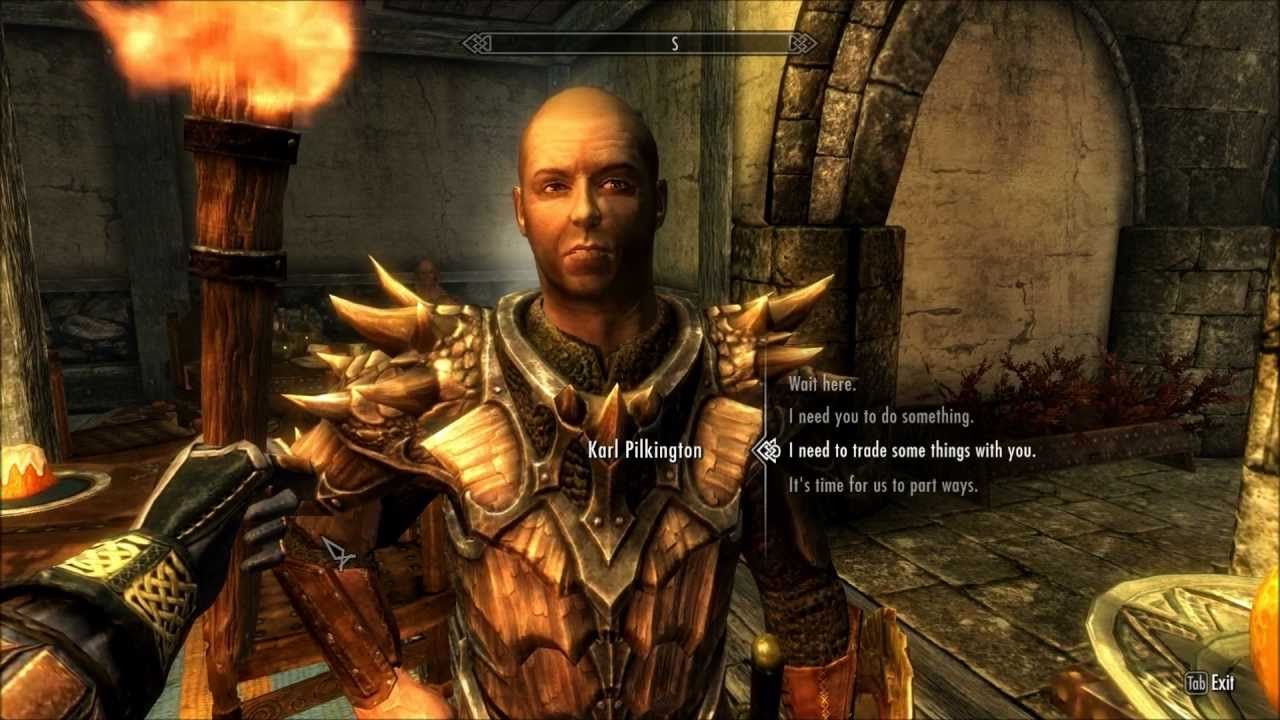The image size is (1280, 720).
Task: Select "I need you to do something."
Action: point(880,417)
